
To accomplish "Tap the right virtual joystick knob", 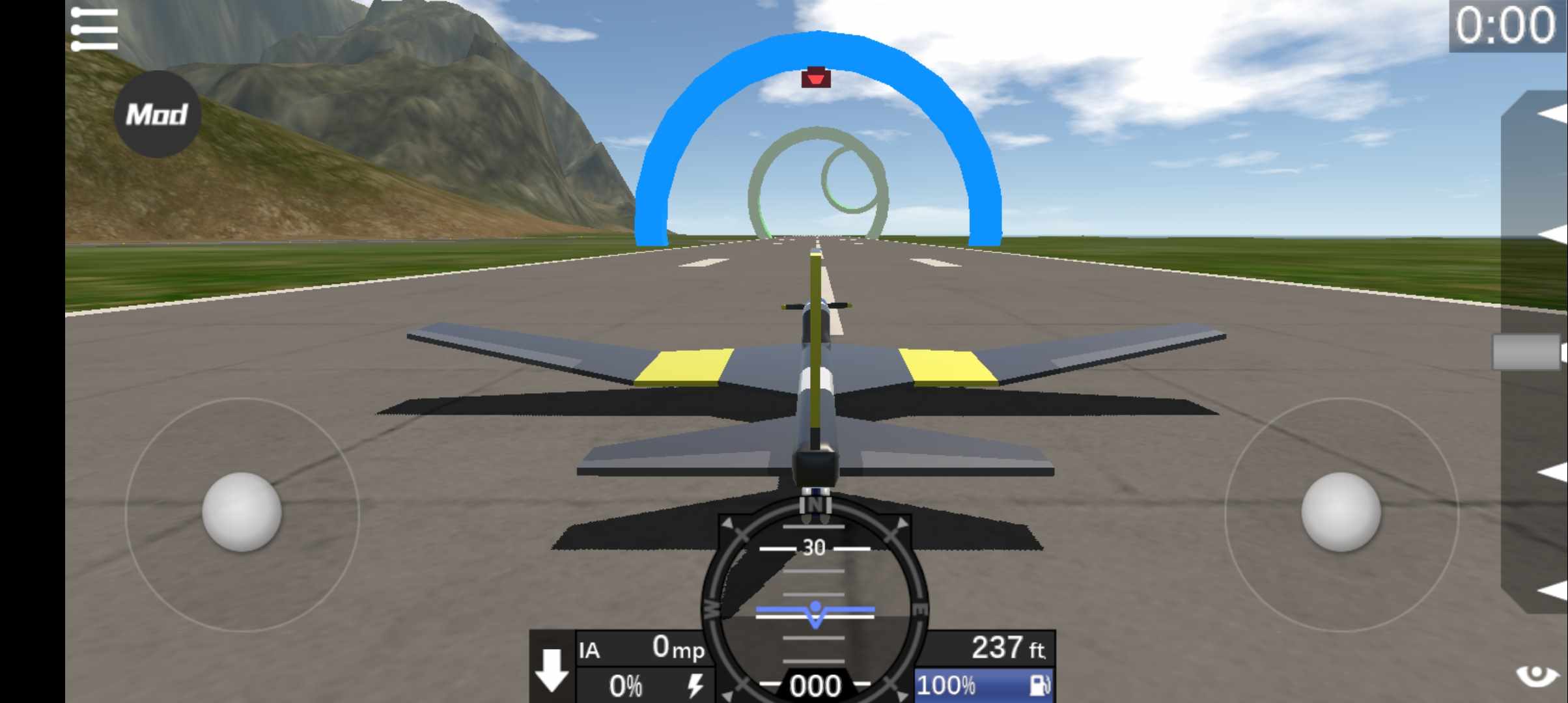I will click(1341, 512).
